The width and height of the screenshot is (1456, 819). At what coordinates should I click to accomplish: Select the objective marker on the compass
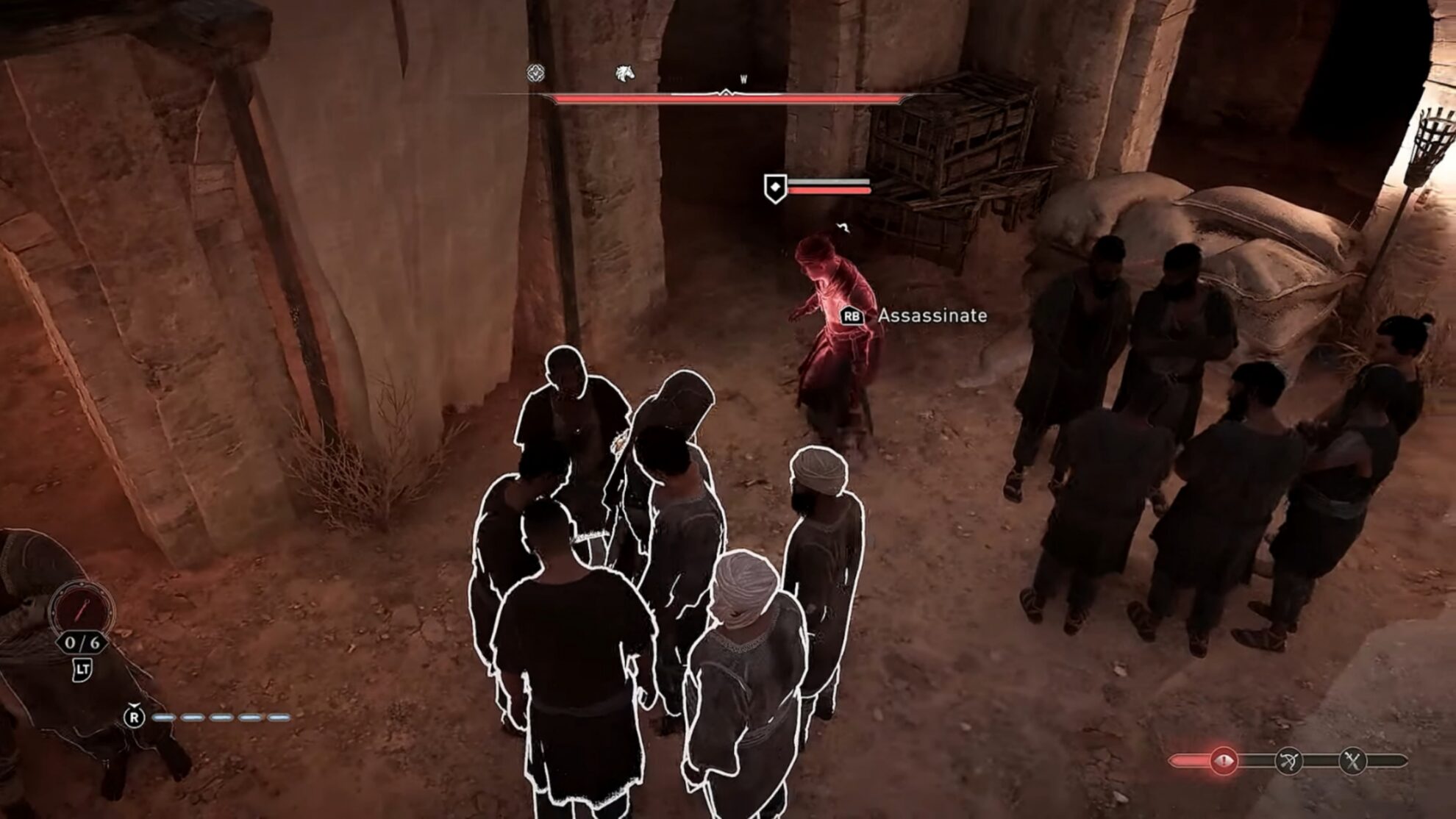536,73
